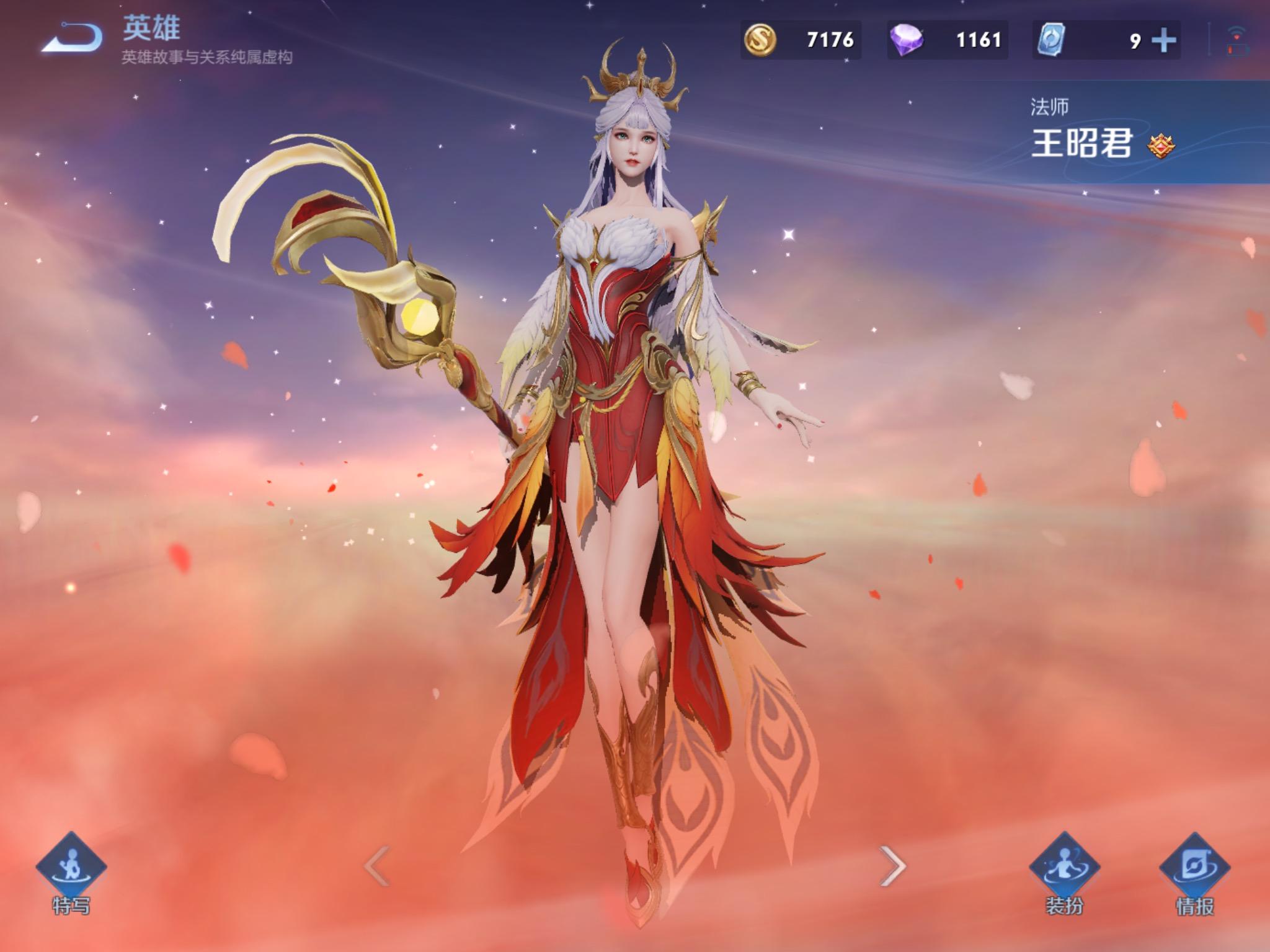
Task: Tap the hero name 王昭君
Action: (1082, 143)
